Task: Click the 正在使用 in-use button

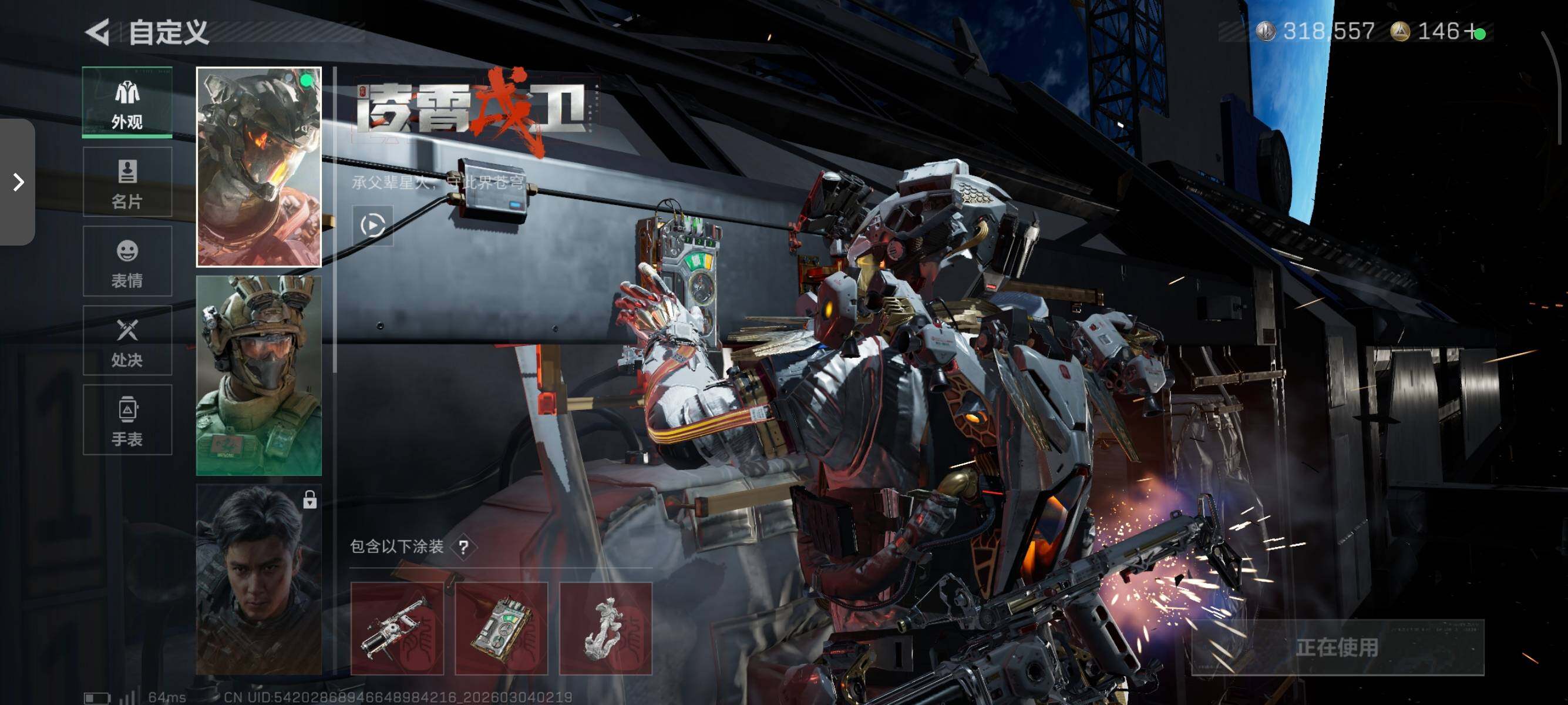Action: [1337, 647]
